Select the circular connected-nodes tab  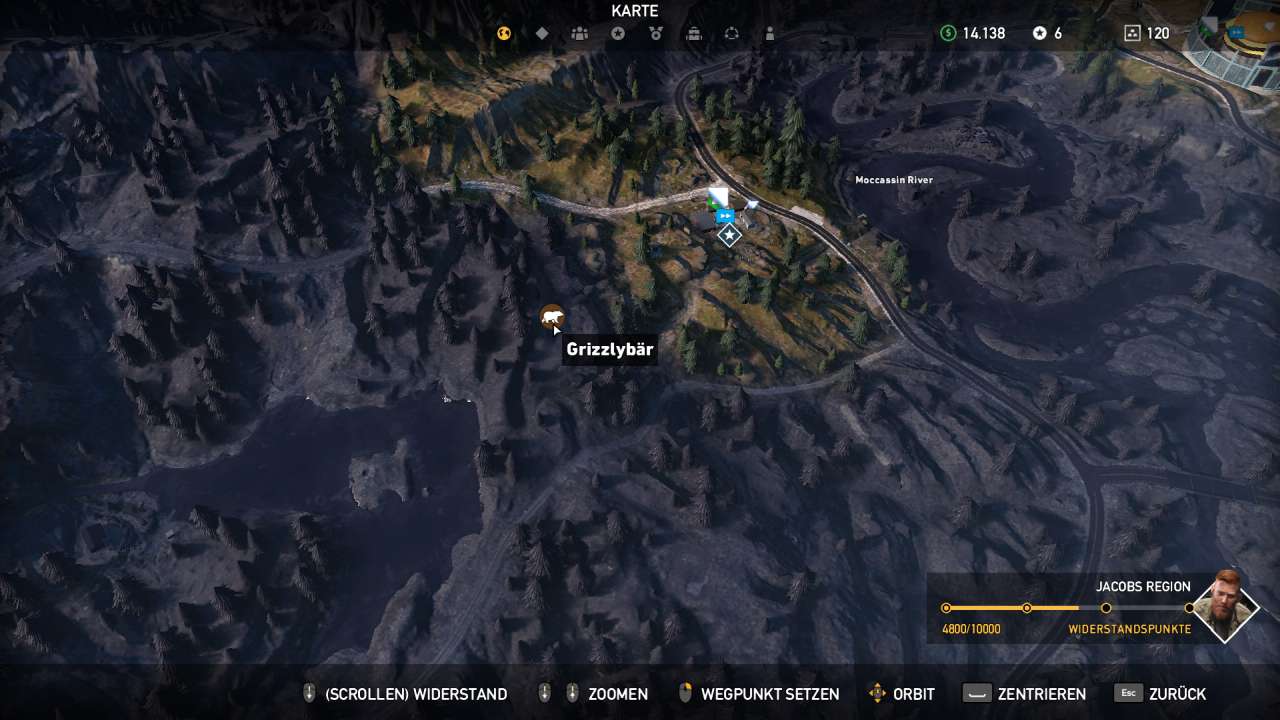pos(732,33)
